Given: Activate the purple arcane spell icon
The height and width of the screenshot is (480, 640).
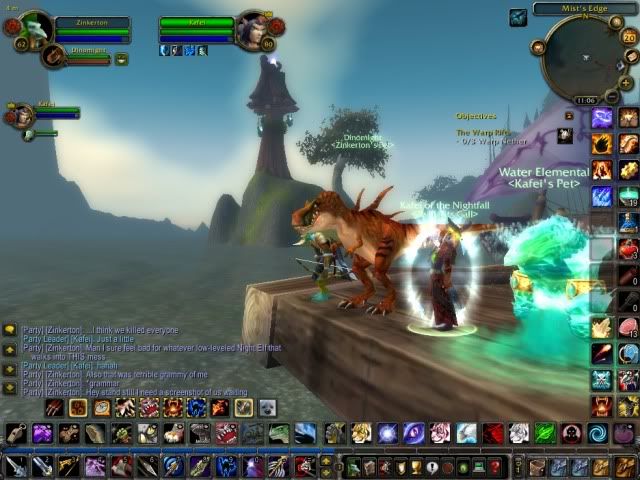Looking at the screenshot, I should [x=602, y=118].
